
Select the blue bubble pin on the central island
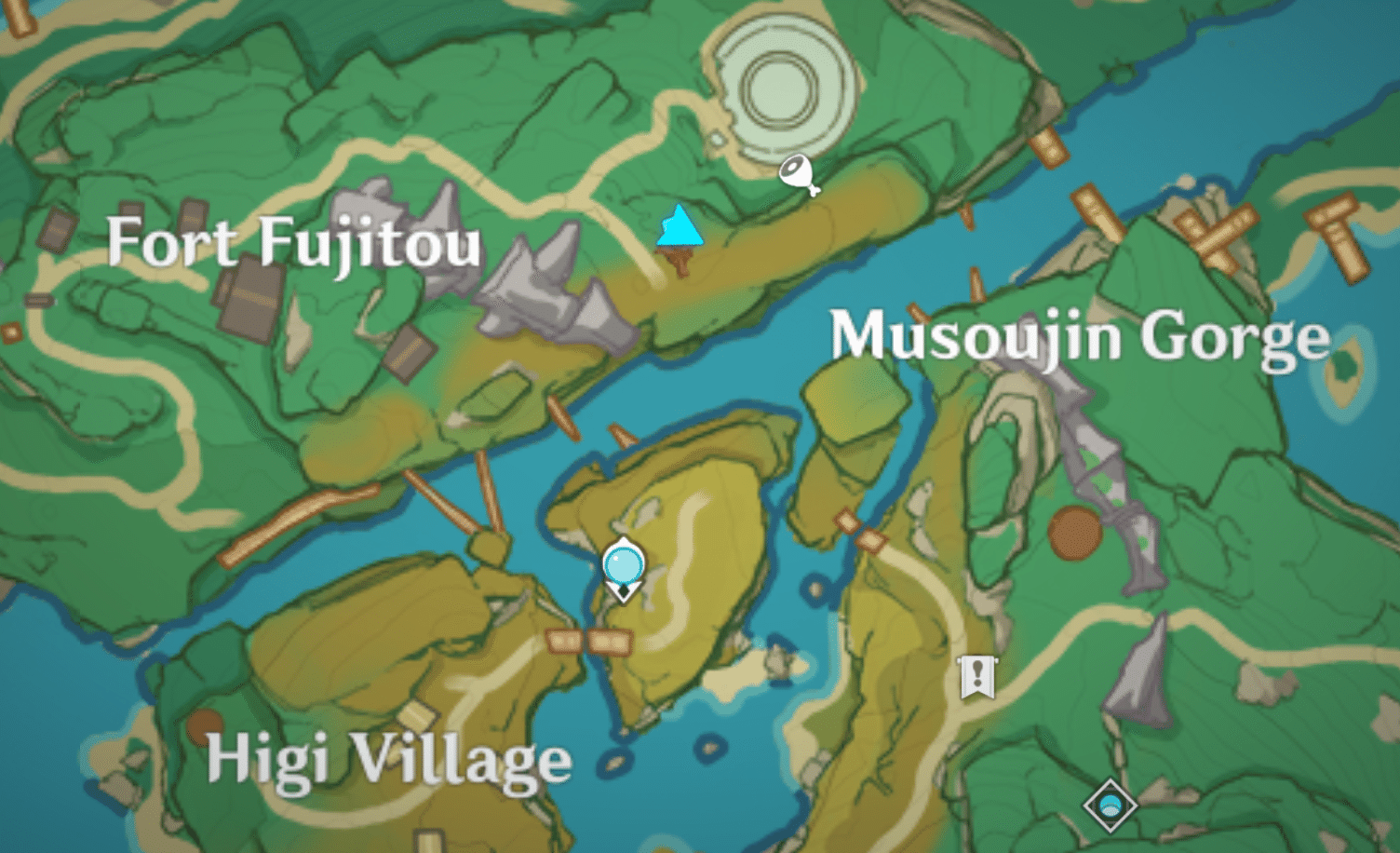pyautogui.click(x=622, y=566)
